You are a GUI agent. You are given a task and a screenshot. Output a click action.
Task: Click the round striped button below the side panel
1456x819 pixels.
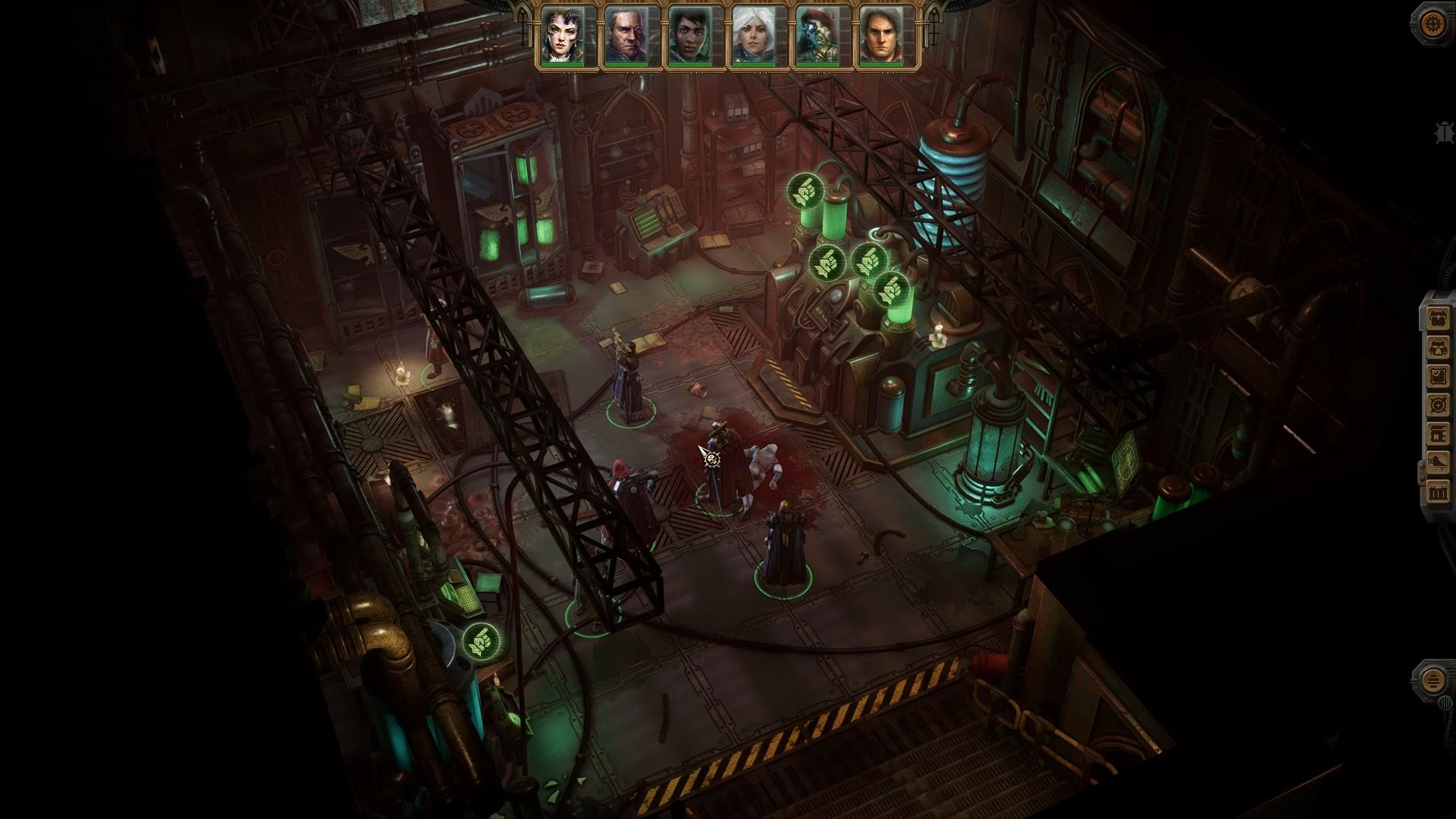click(1432, 679)
